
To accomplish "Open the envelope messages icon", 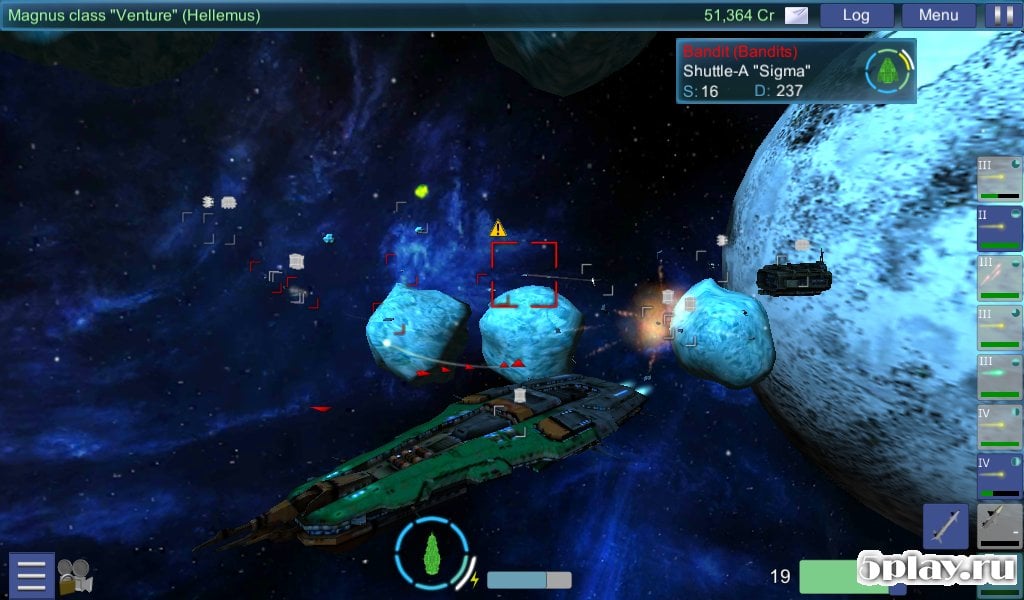I will pyautogui.click(x=797, y=15).
